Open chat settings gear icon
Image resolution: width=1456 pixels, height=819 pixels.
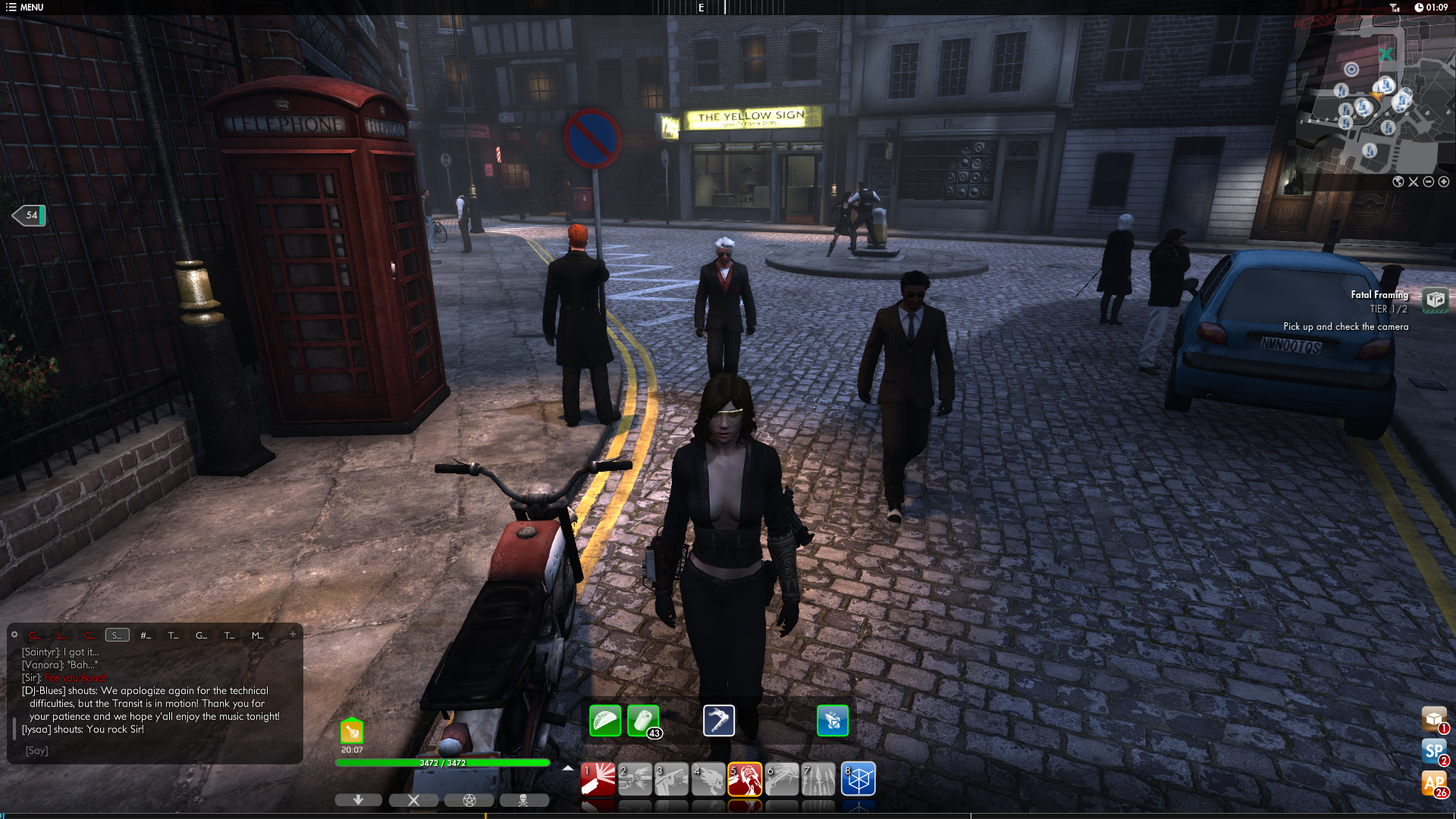pos(14,635)
